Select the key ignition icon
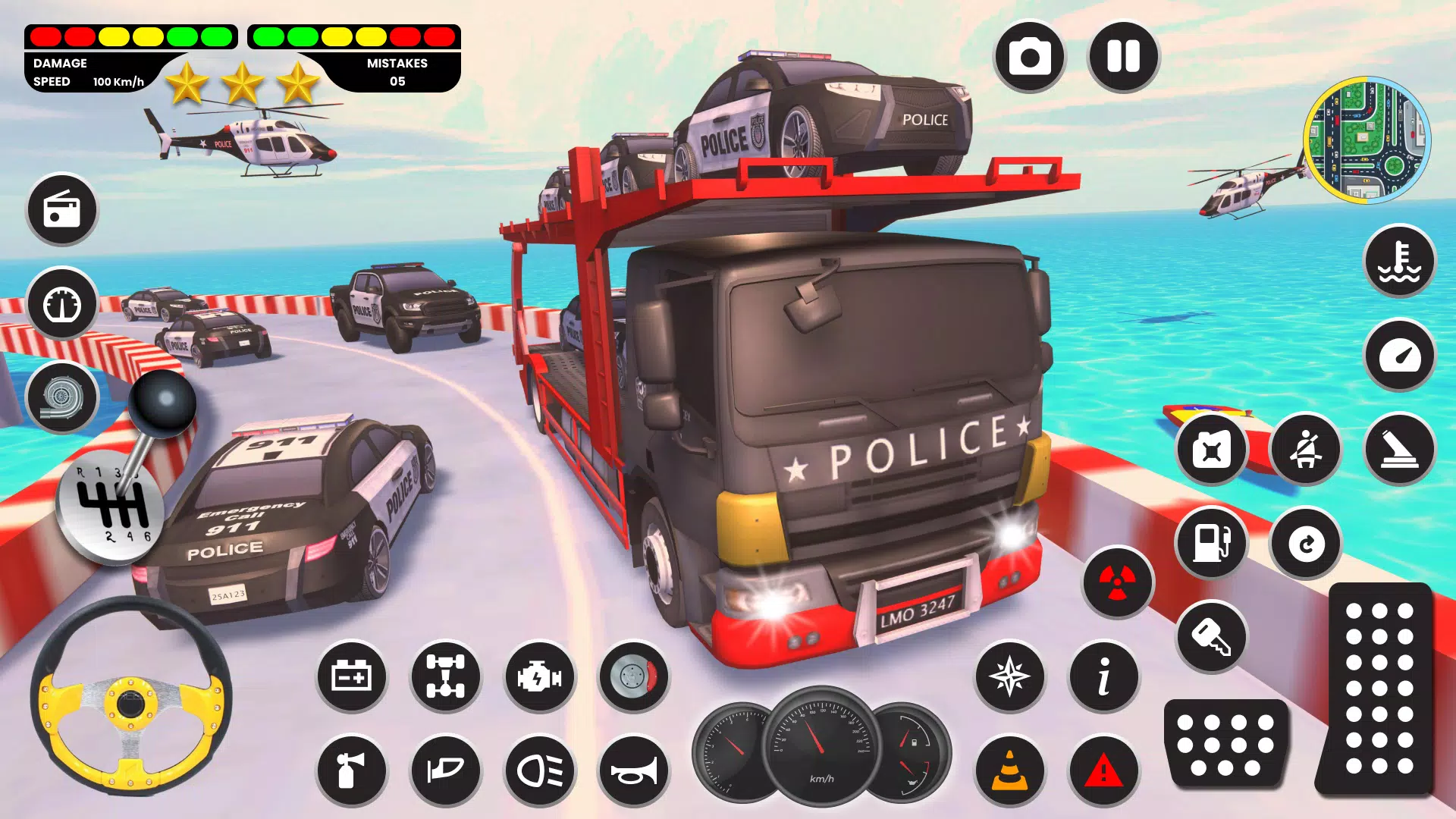1456x819 pixels. click(x=1211, y=637)
